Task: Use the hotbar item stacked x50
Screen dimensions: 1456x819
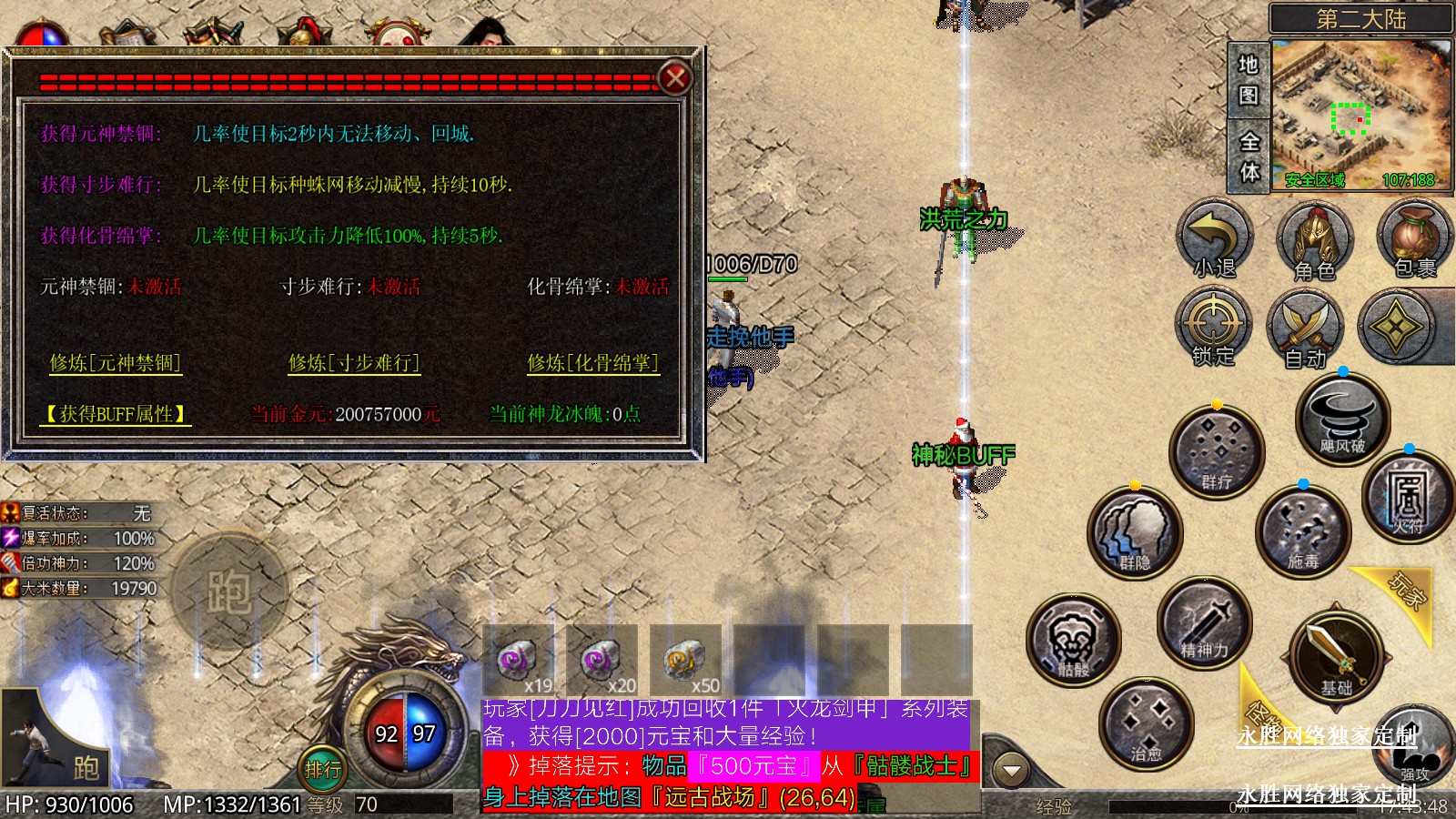Action: [x=686, y=662]
